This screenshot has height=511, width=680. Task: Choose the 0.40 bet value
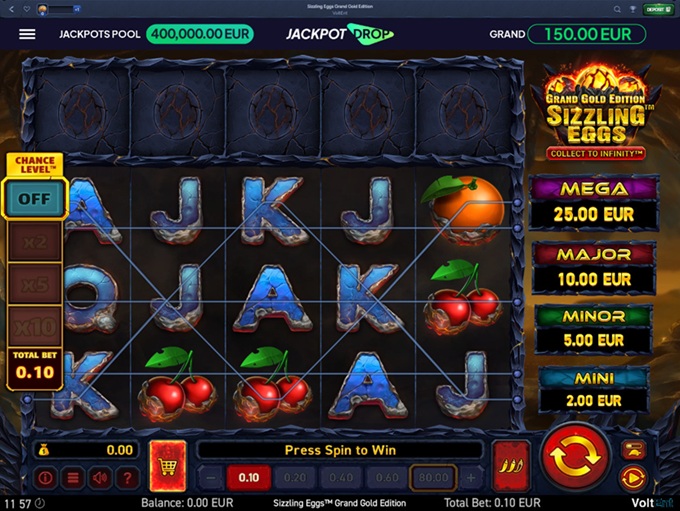[x=341, y=478]
